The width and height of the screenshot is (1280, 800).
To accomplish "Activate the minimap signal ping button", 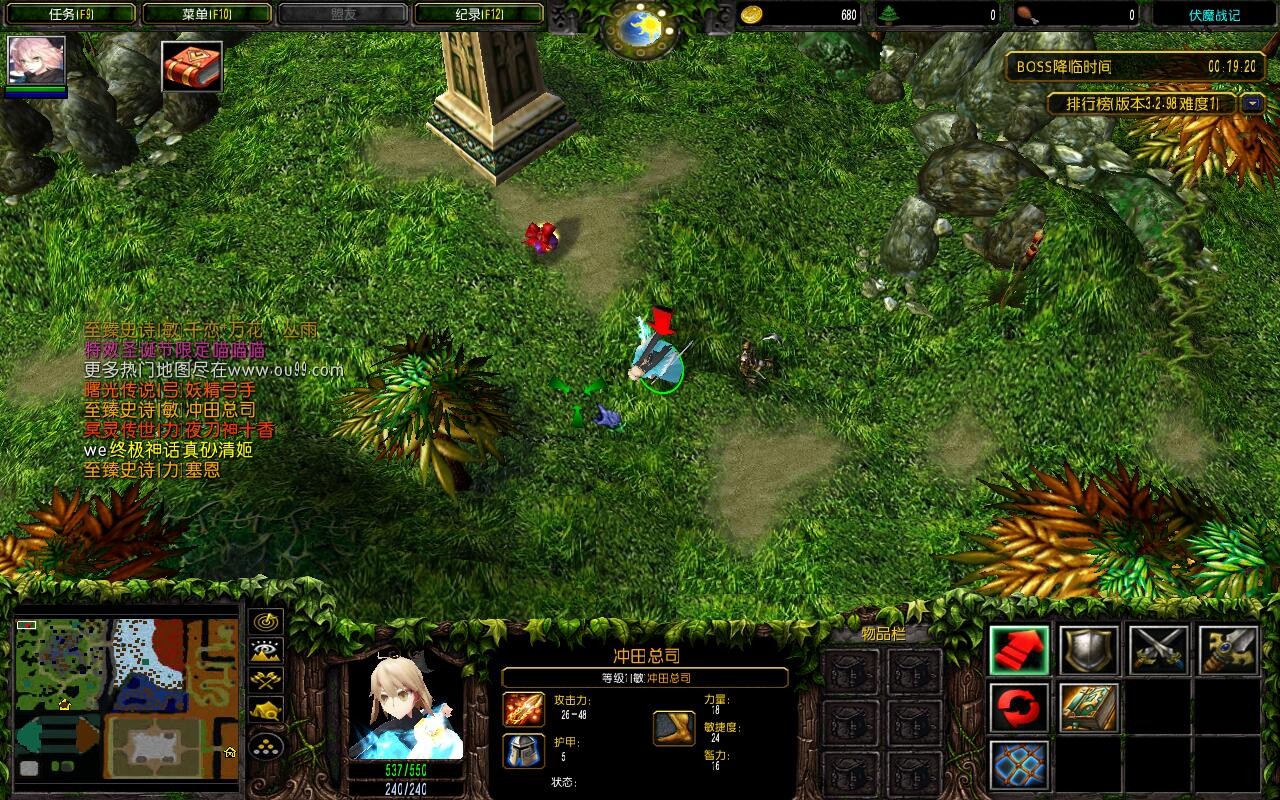I will click(x=266, y=622).
